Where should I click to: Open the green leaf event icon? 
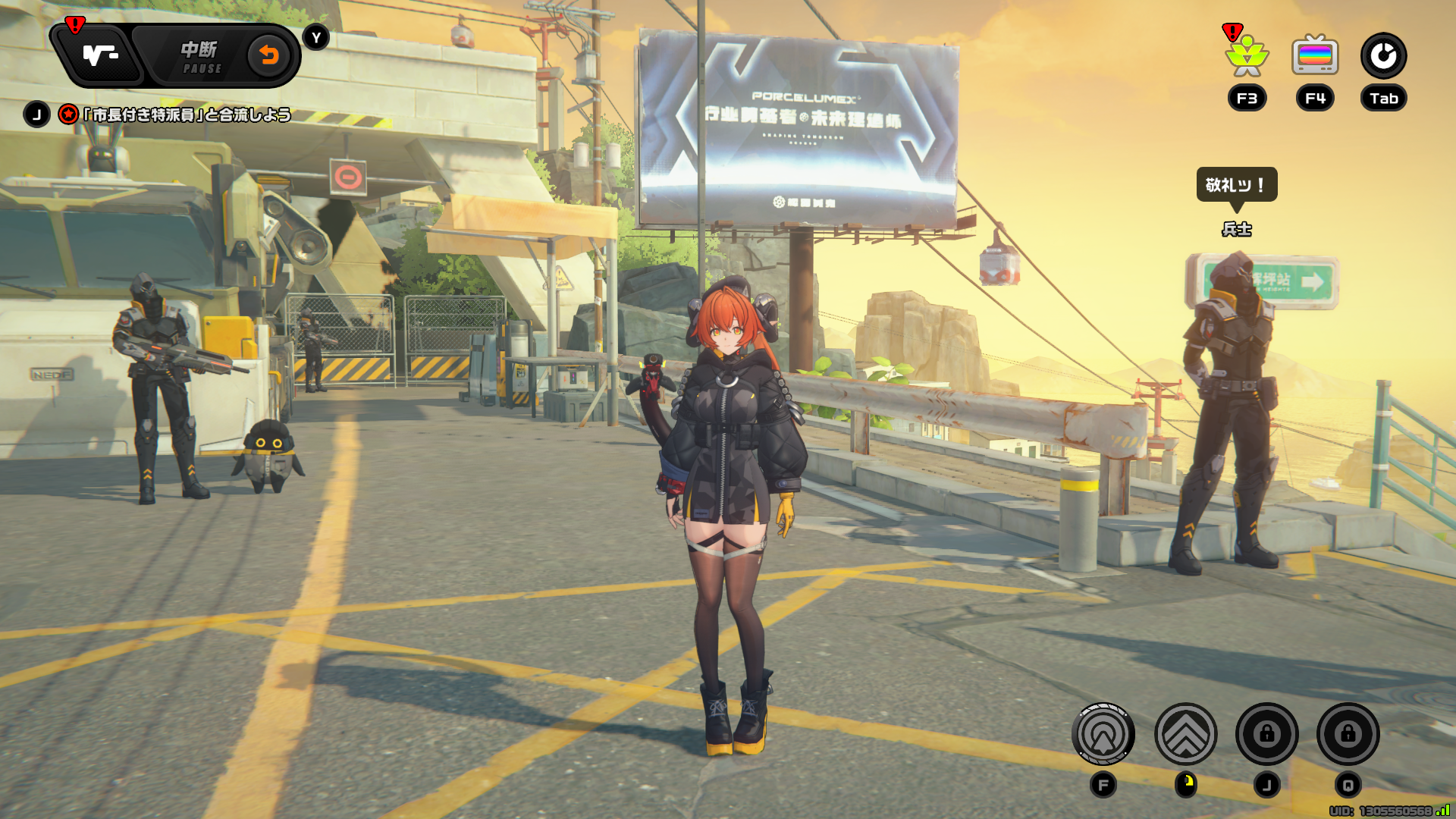(x=1247, y=56)
